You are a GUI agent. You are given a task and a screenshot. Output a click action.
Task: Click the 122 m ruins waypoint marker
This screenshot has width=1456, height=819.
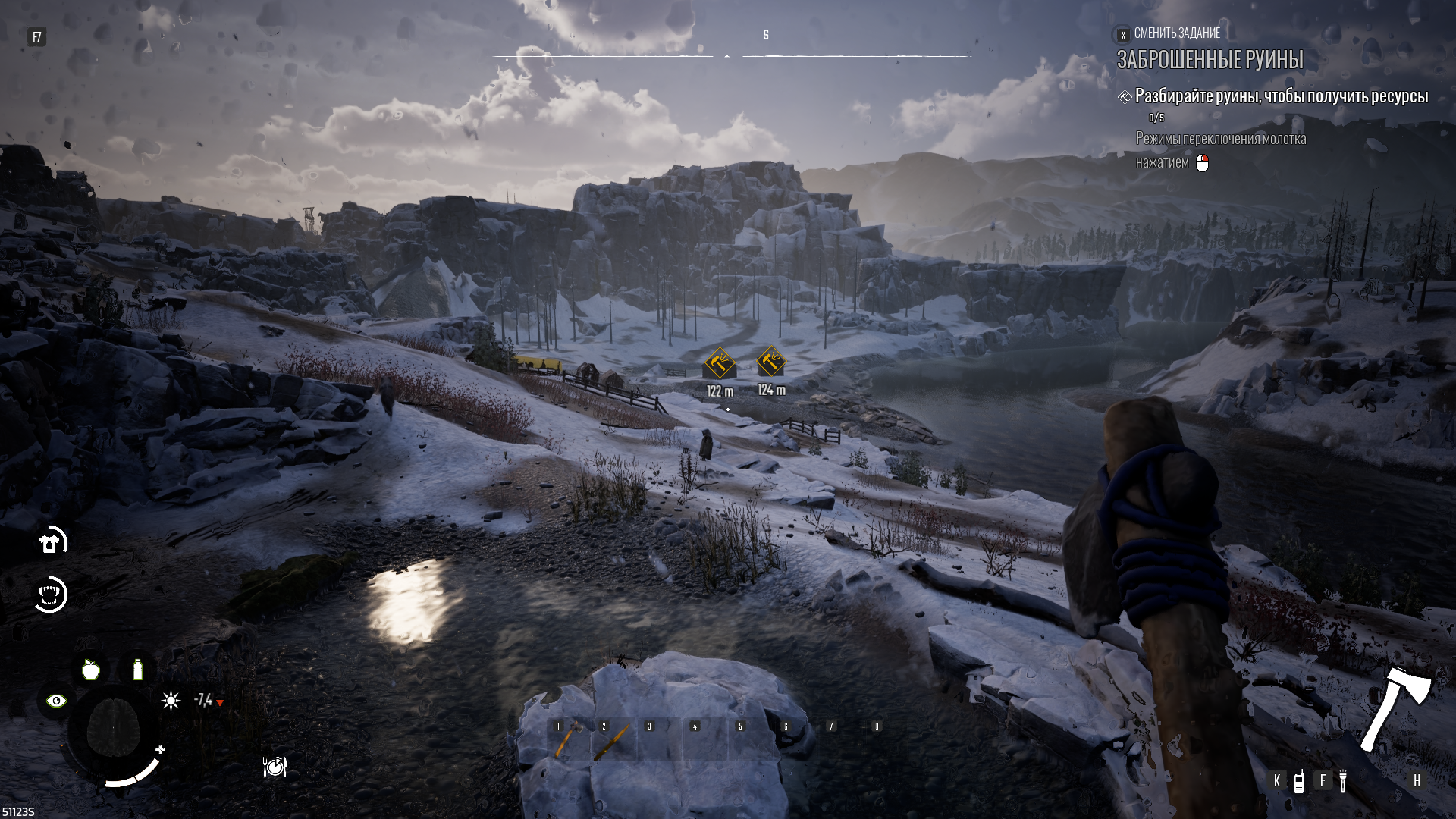tap(719, 363)
